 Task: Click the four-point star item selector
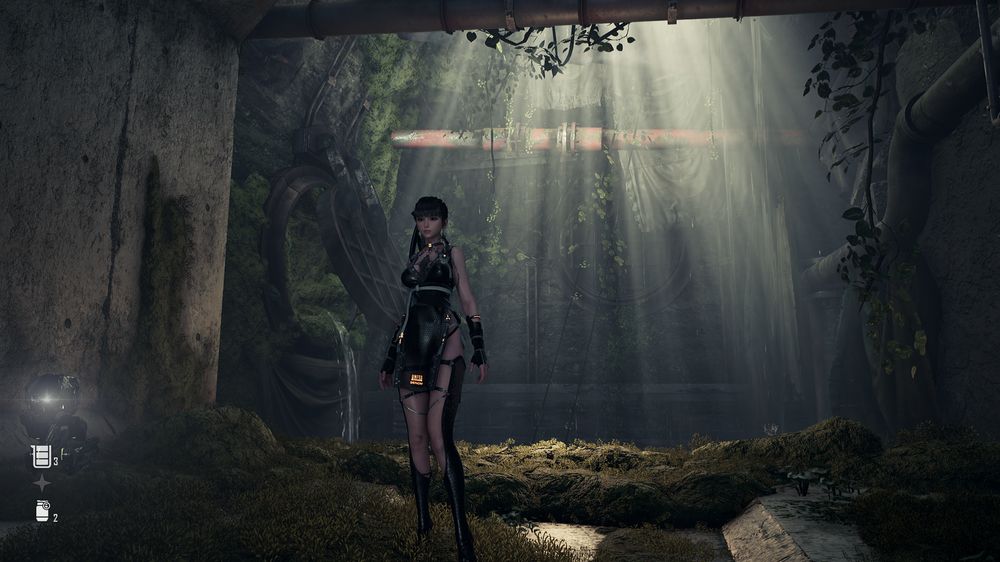click(41, 484)
